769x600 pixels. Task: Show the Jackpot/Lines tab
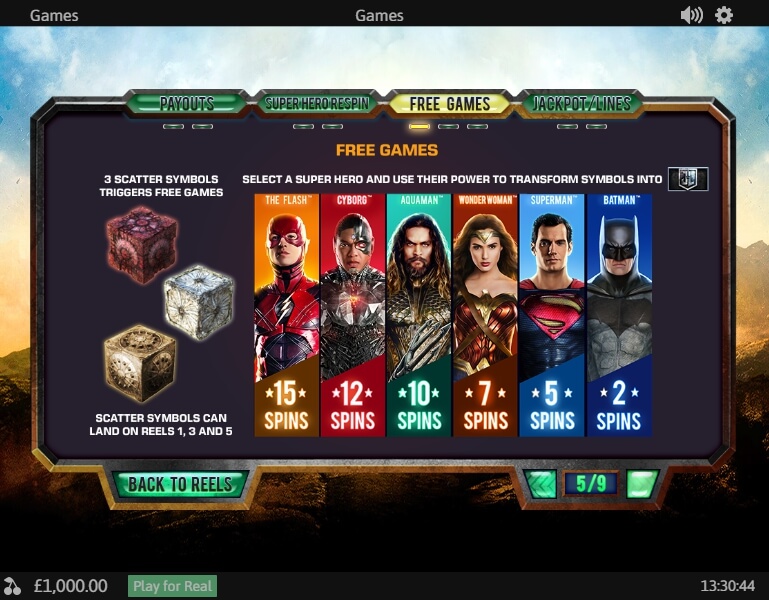pos(579,103)
